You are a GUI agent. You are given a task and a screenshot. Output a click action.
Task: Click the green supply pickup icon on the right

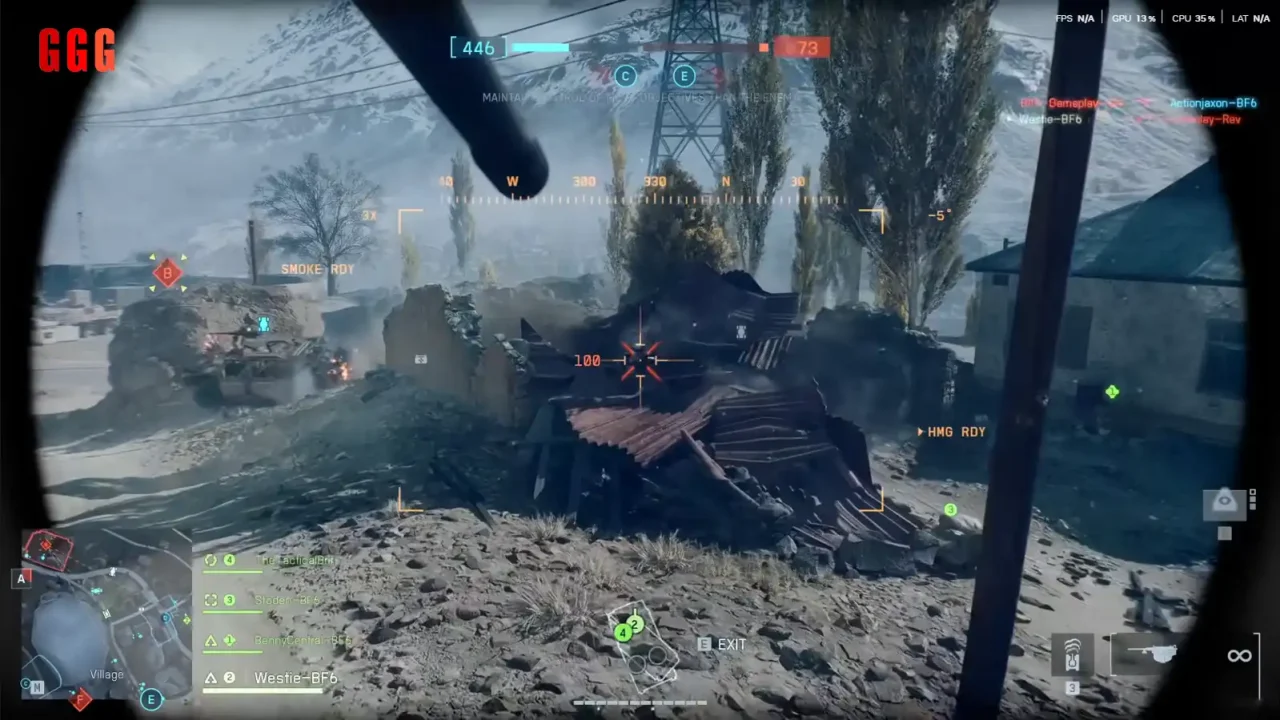pyautogui.click(x=1112, y=392)
